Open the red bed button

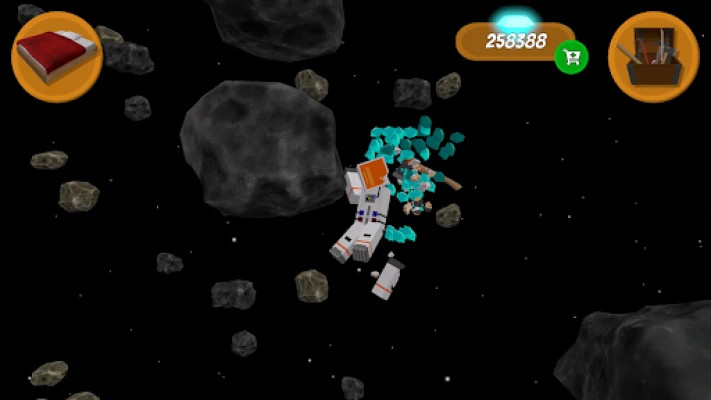56,56
